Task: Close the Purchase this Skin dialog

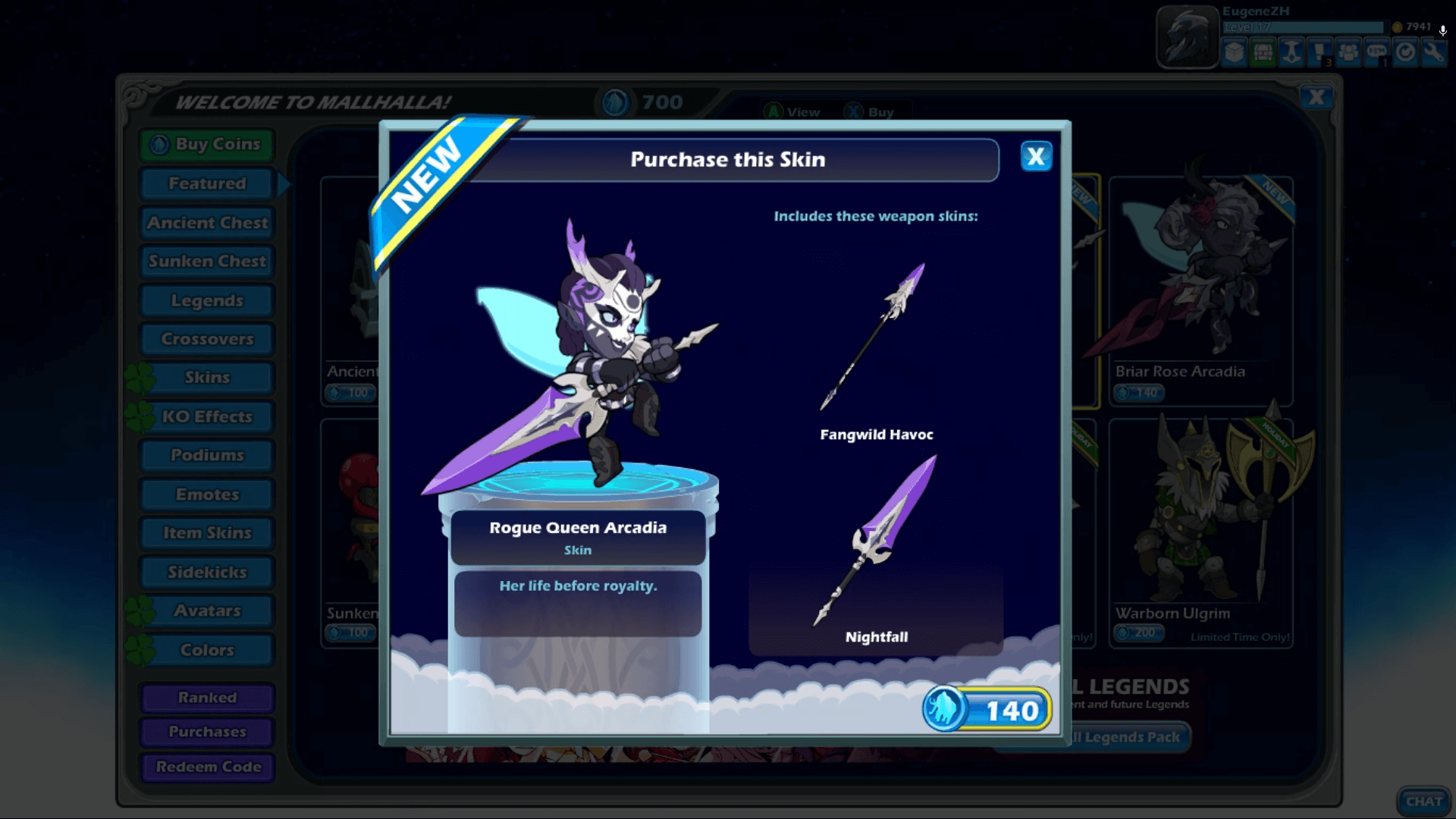Action: point(1036,157)
